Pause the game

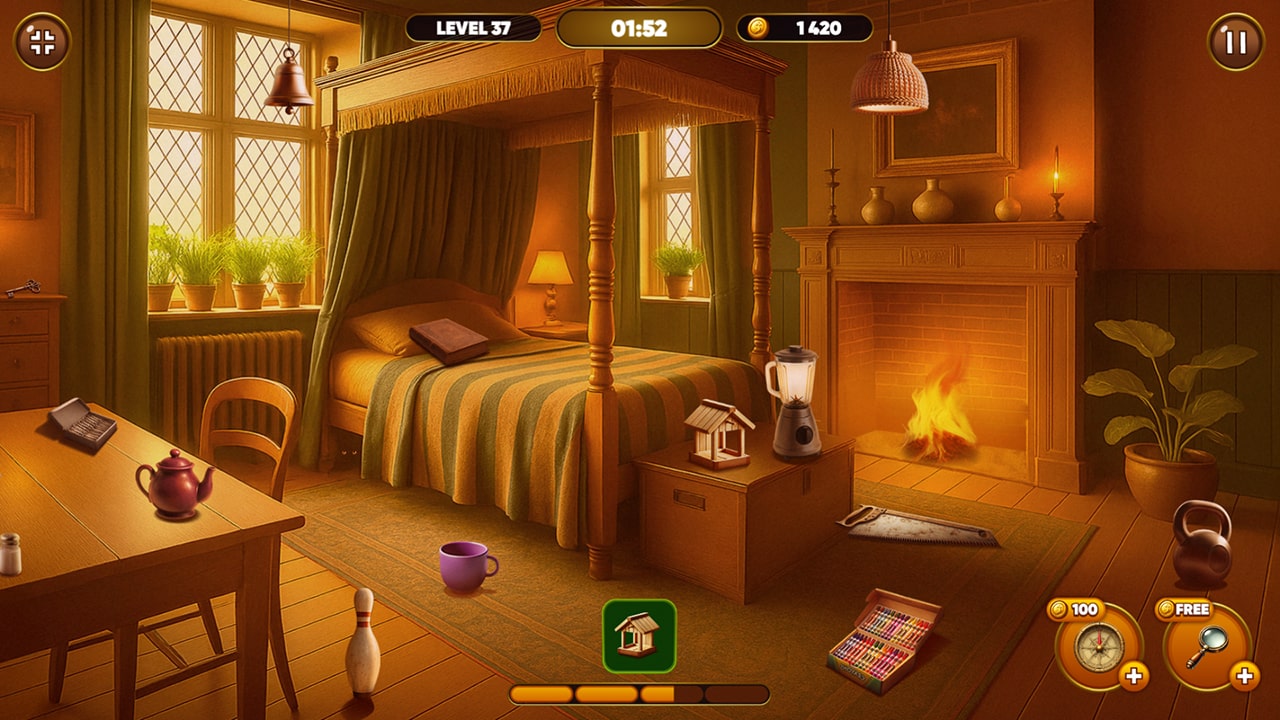click(1236, 42)
